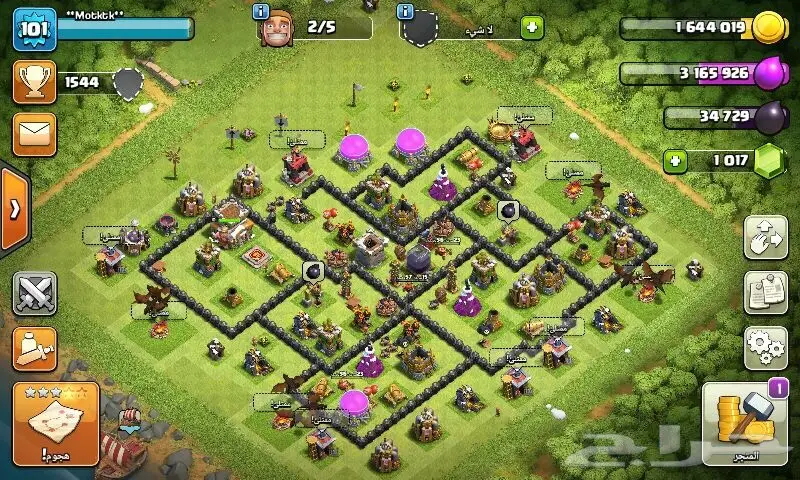Screen dimensions: 800x480
Task: Open the army overview button
Action: click(34, 347)
